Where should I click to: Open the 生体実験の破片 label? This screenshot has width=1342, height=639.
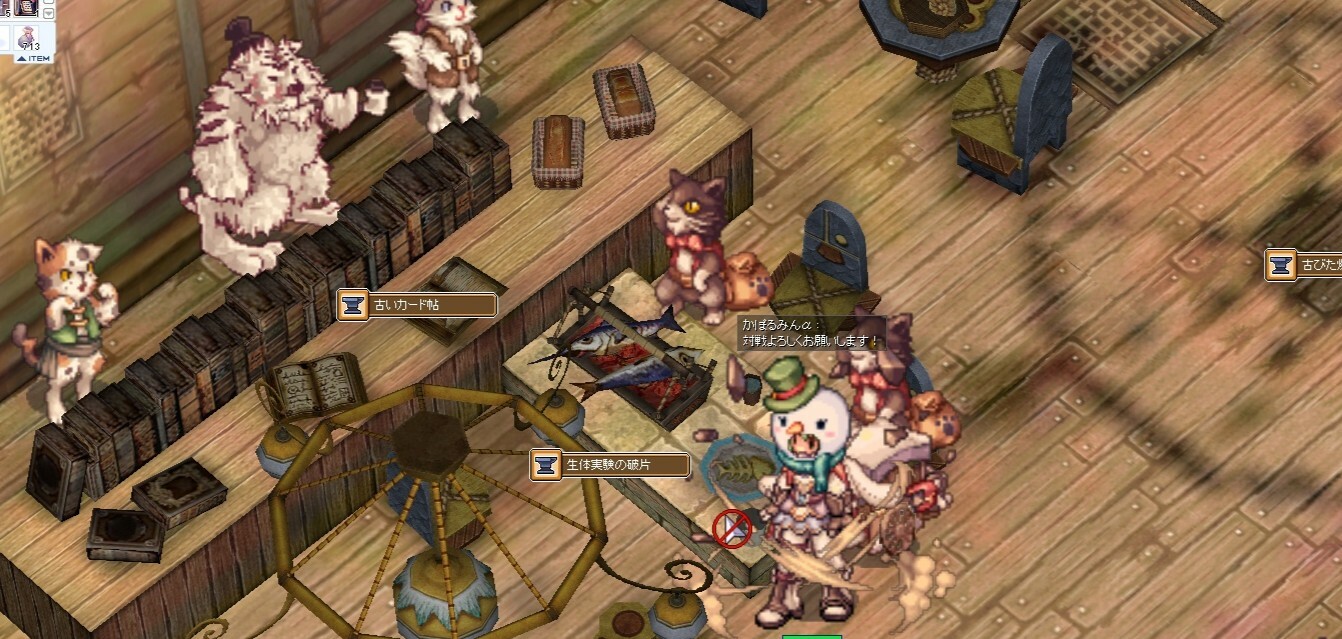point(610,465)
